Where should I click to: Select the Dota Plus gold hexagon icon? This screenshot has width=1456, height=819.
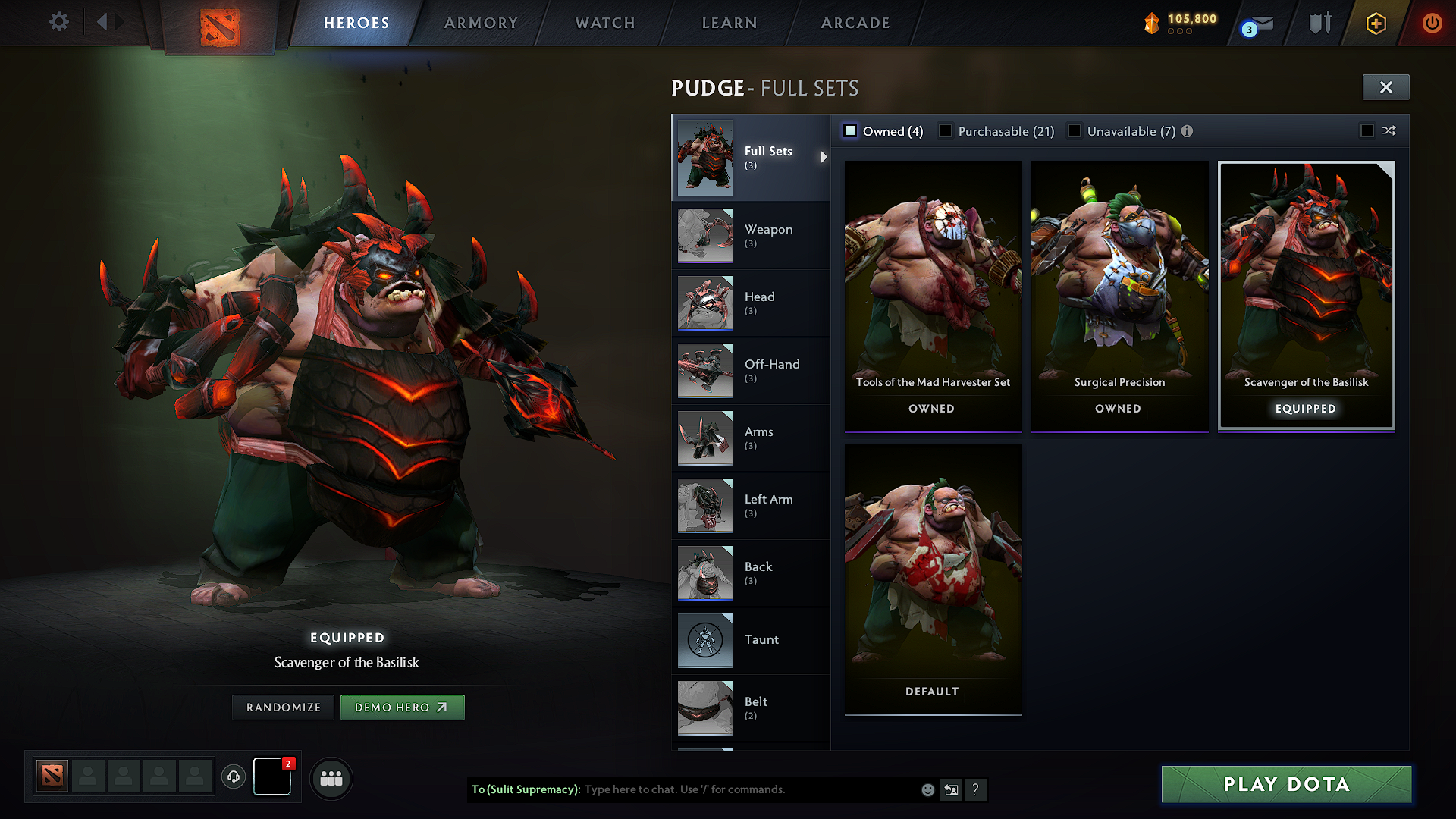coord(1375,22)
